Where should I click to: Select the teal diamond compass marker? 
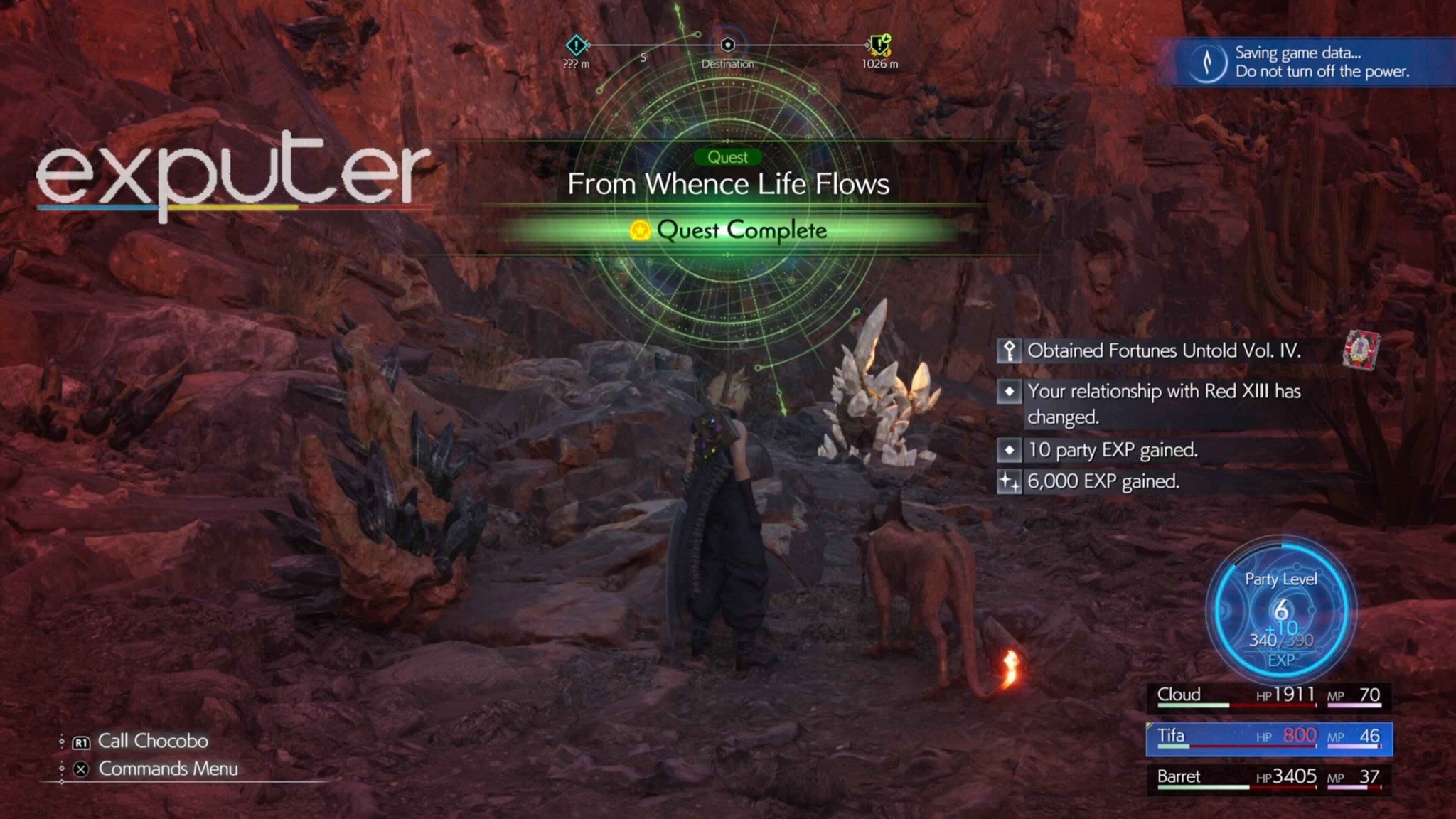coord(577,45)
